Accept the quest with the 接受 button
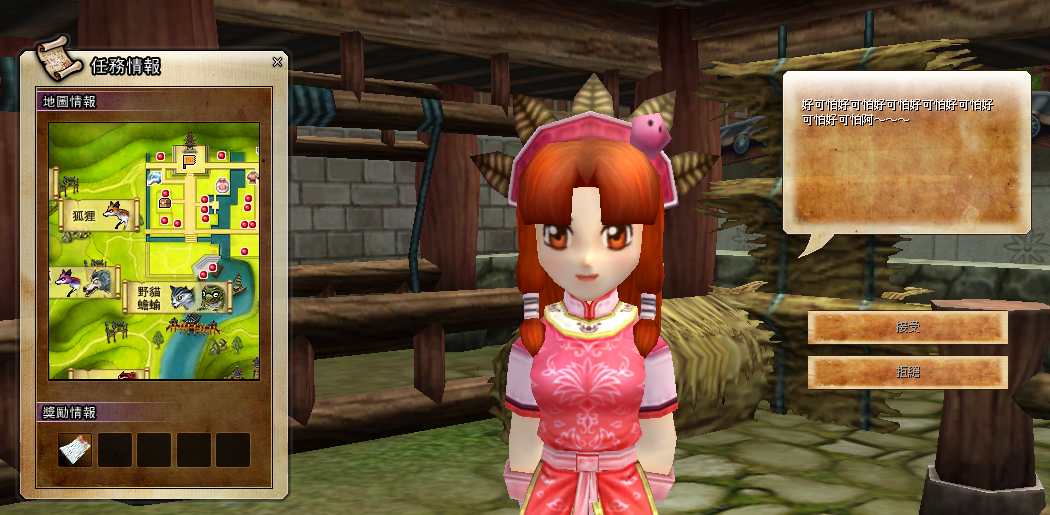The height and width of the screenshot is (515, 1050). 907,327
